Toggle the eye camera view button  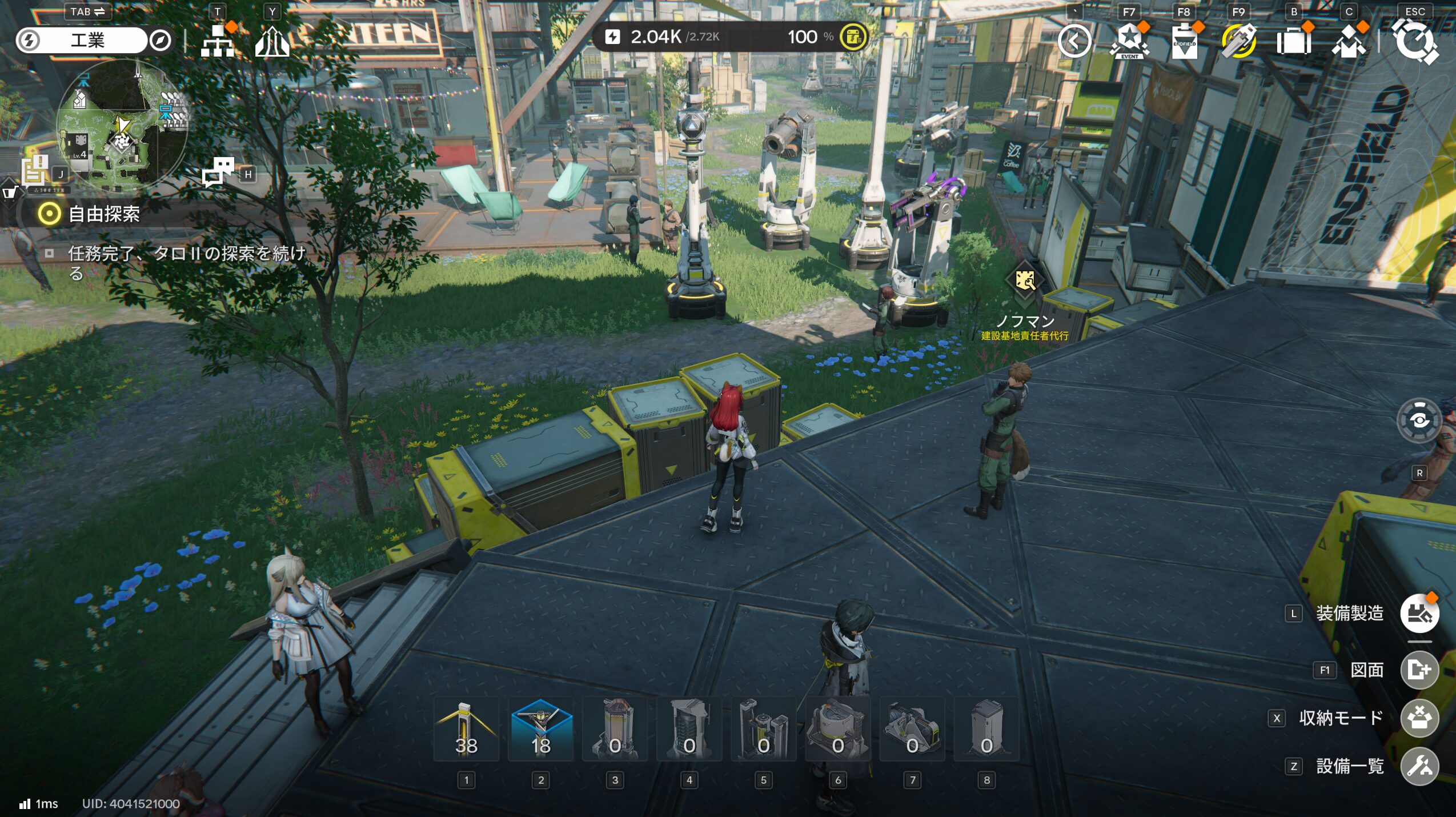click(1419, 421)
